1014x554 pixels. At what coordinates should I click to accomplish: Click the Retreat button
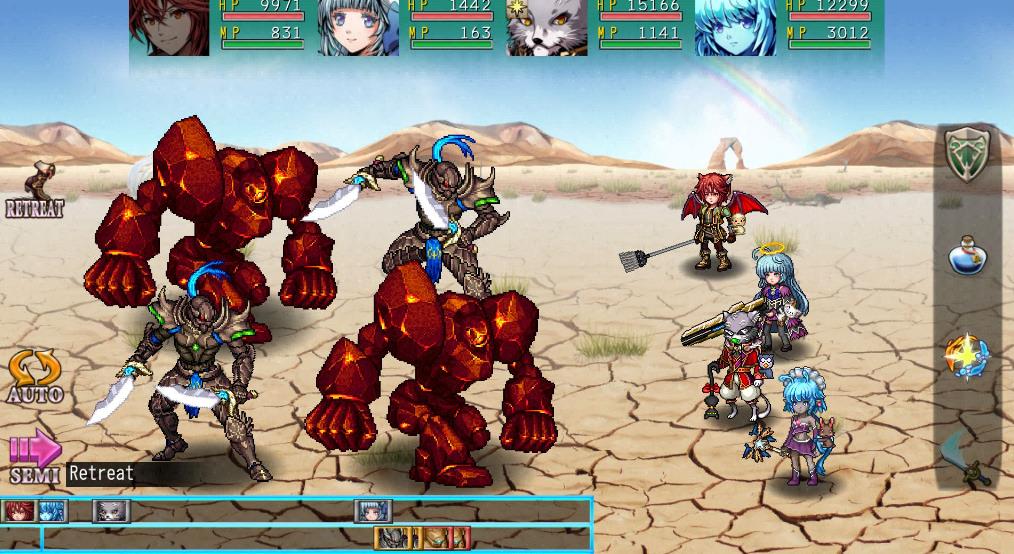36,190
